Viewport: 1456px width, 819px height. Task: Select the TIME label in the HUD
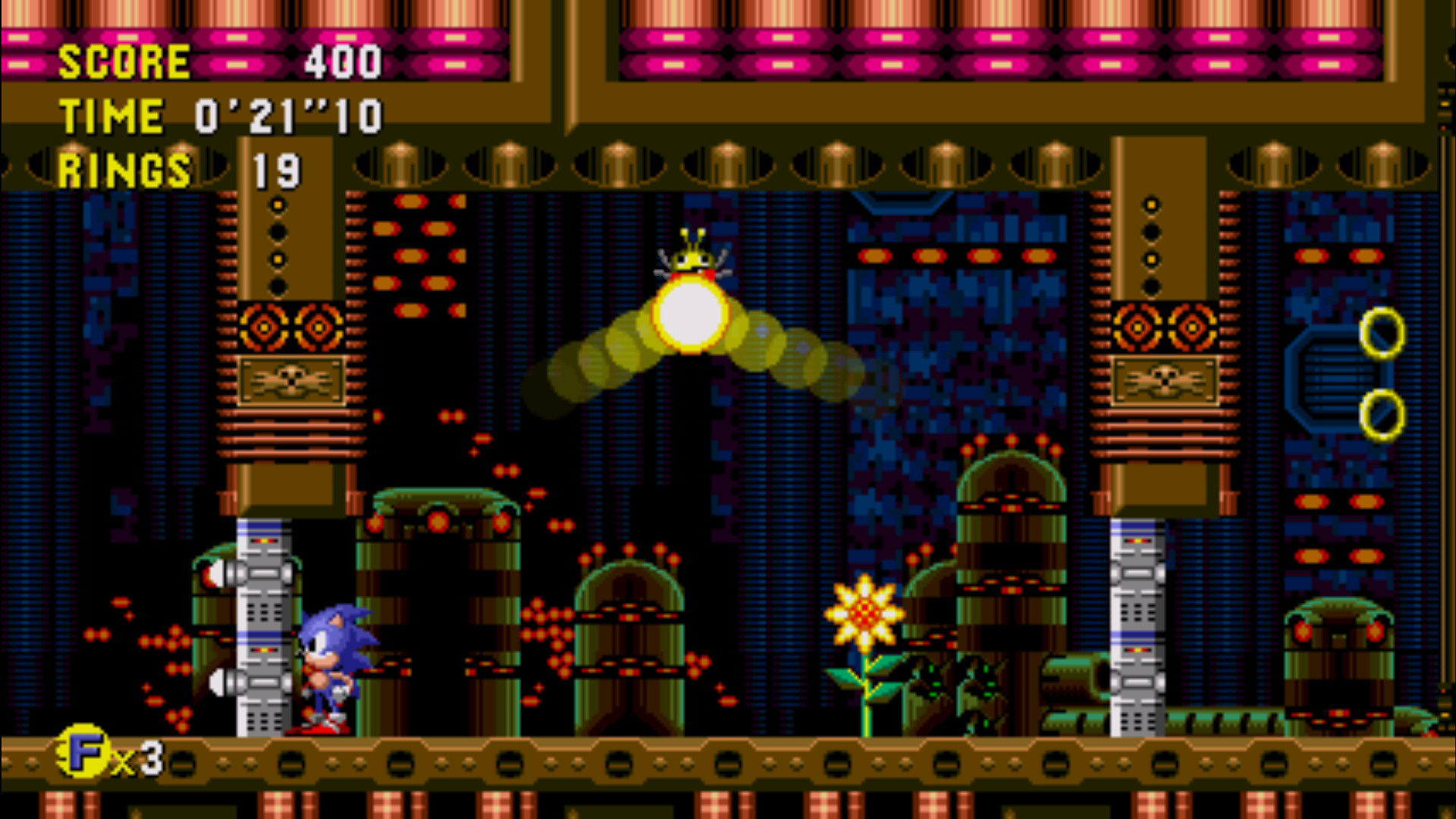pyautogui.click(x=114, y=114)
